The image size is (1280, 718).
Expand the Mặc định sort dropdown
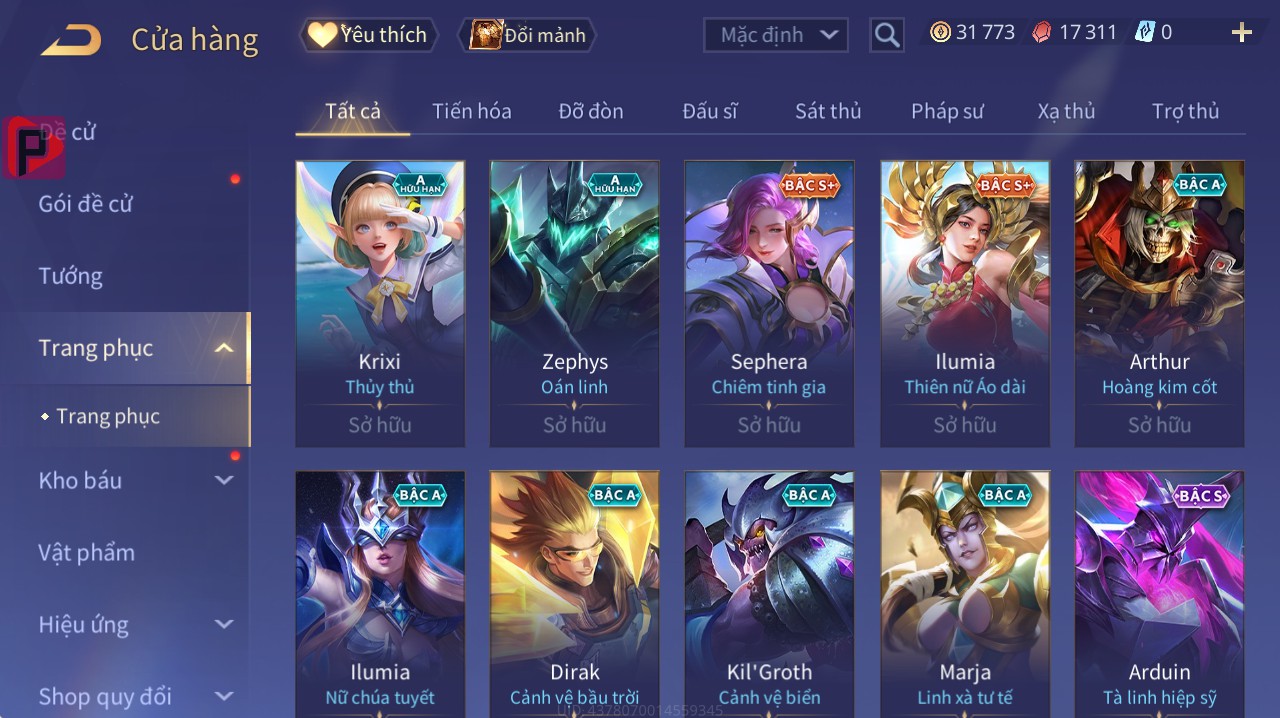776,35
